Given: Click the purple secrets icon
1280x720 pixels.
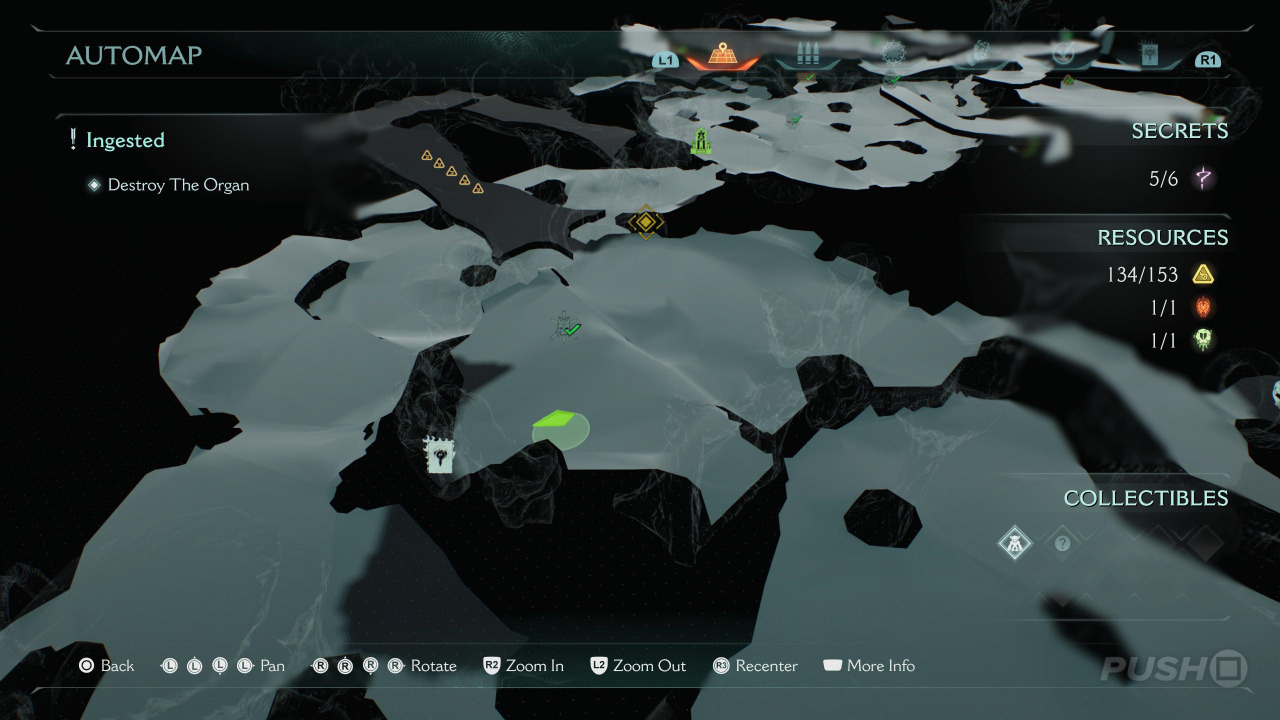Looking at the screenshot, I should click(x=1203, y=179).
